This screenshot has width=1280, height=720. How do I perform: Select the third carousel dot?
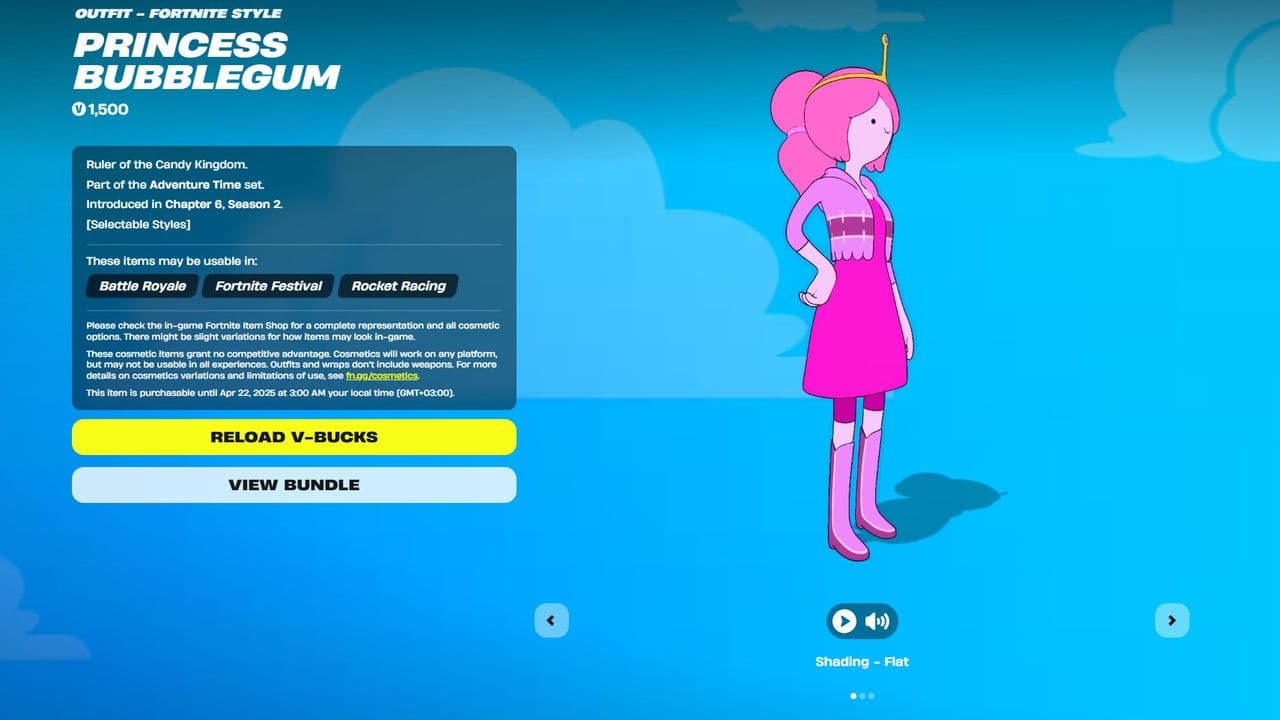[x=871, y=696]
